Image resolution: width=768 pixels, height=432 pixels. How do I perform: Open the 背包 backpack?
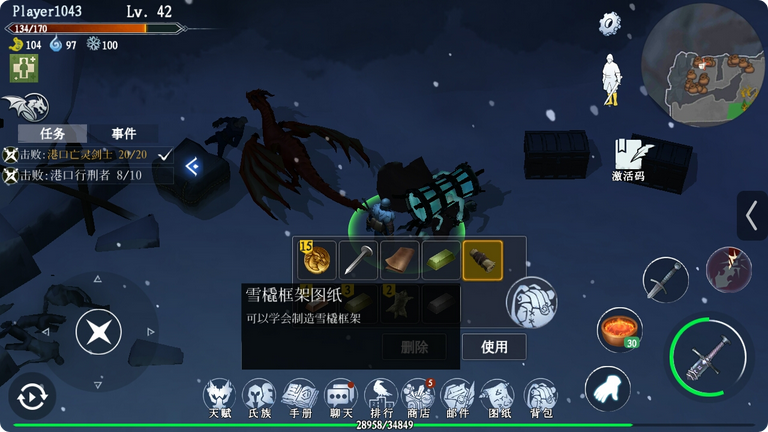click(540, 397)
